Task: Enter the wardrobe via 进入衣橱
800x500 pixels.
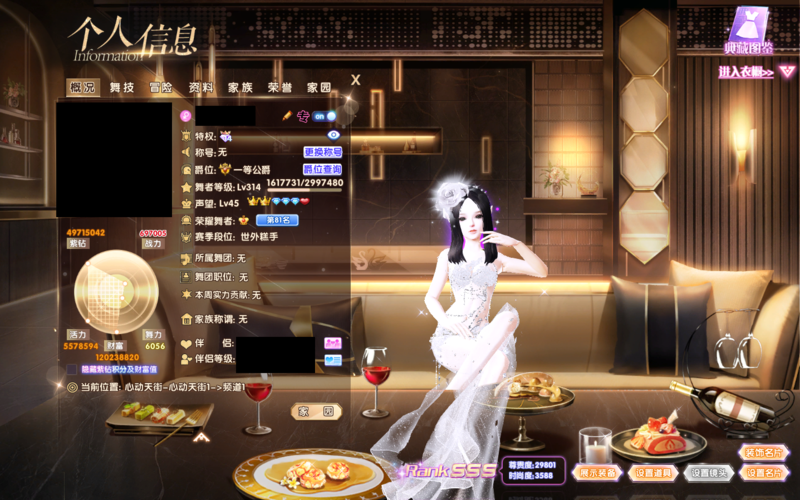Action: [x=746, y=72]
